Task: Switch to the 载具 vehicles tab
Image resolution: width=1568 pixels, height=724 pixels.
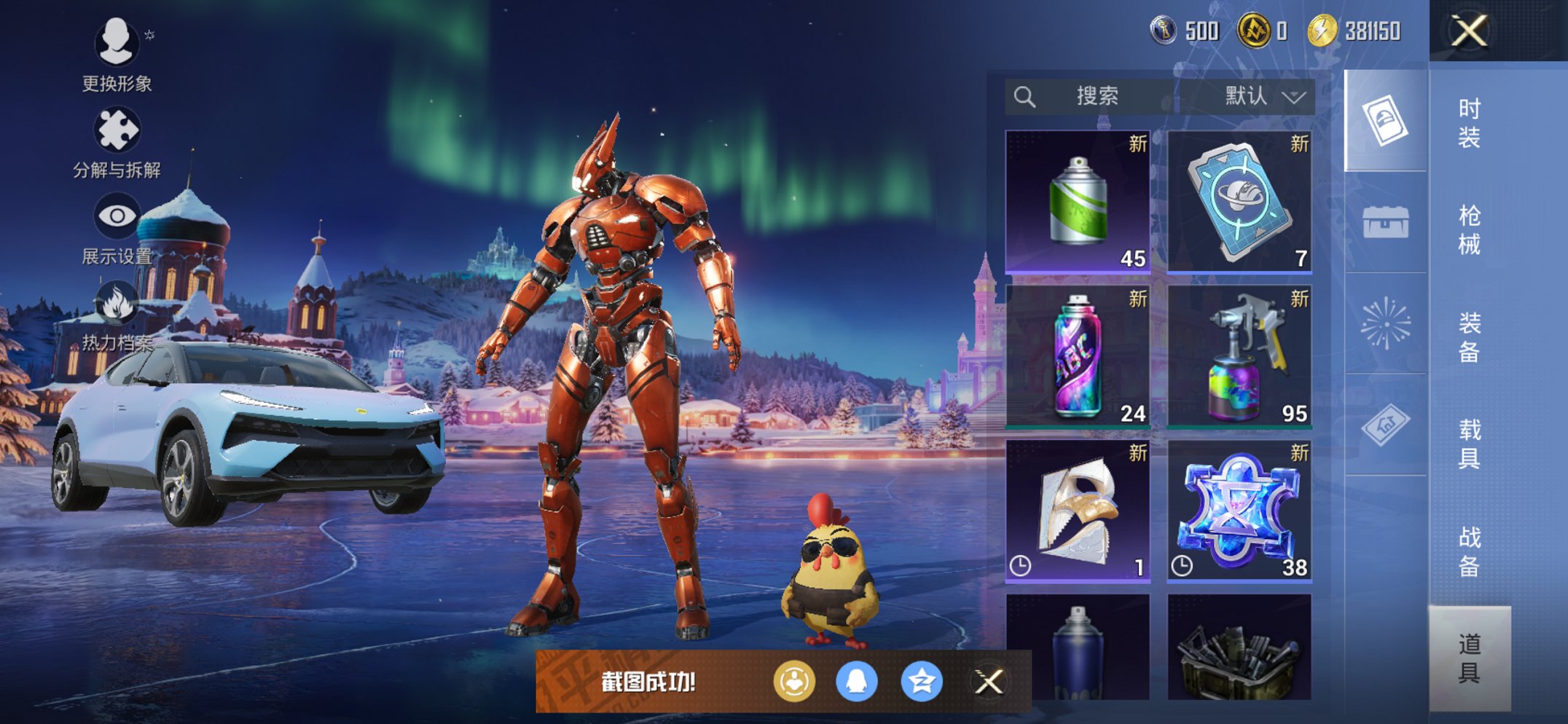Action: click(x=1469, y=444)
